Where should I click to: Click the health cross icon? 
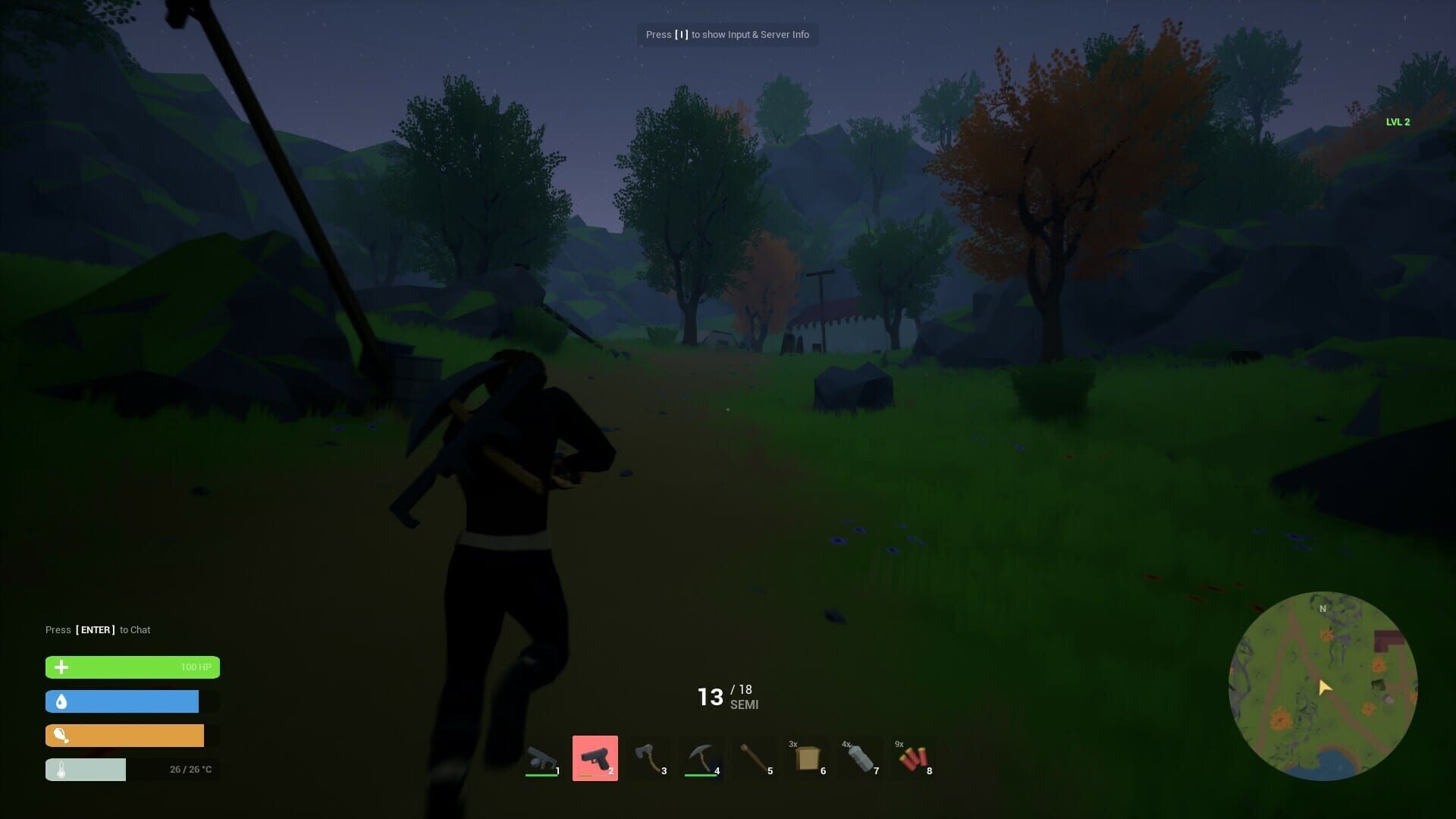point(61,667)
